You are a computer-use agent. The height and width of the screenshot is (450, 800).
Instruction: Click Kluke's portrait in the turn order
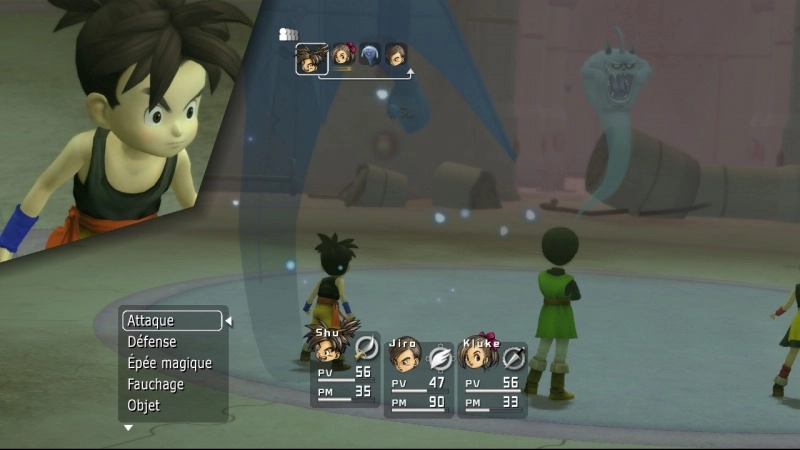pyautogui.click(x=343, y=56)
